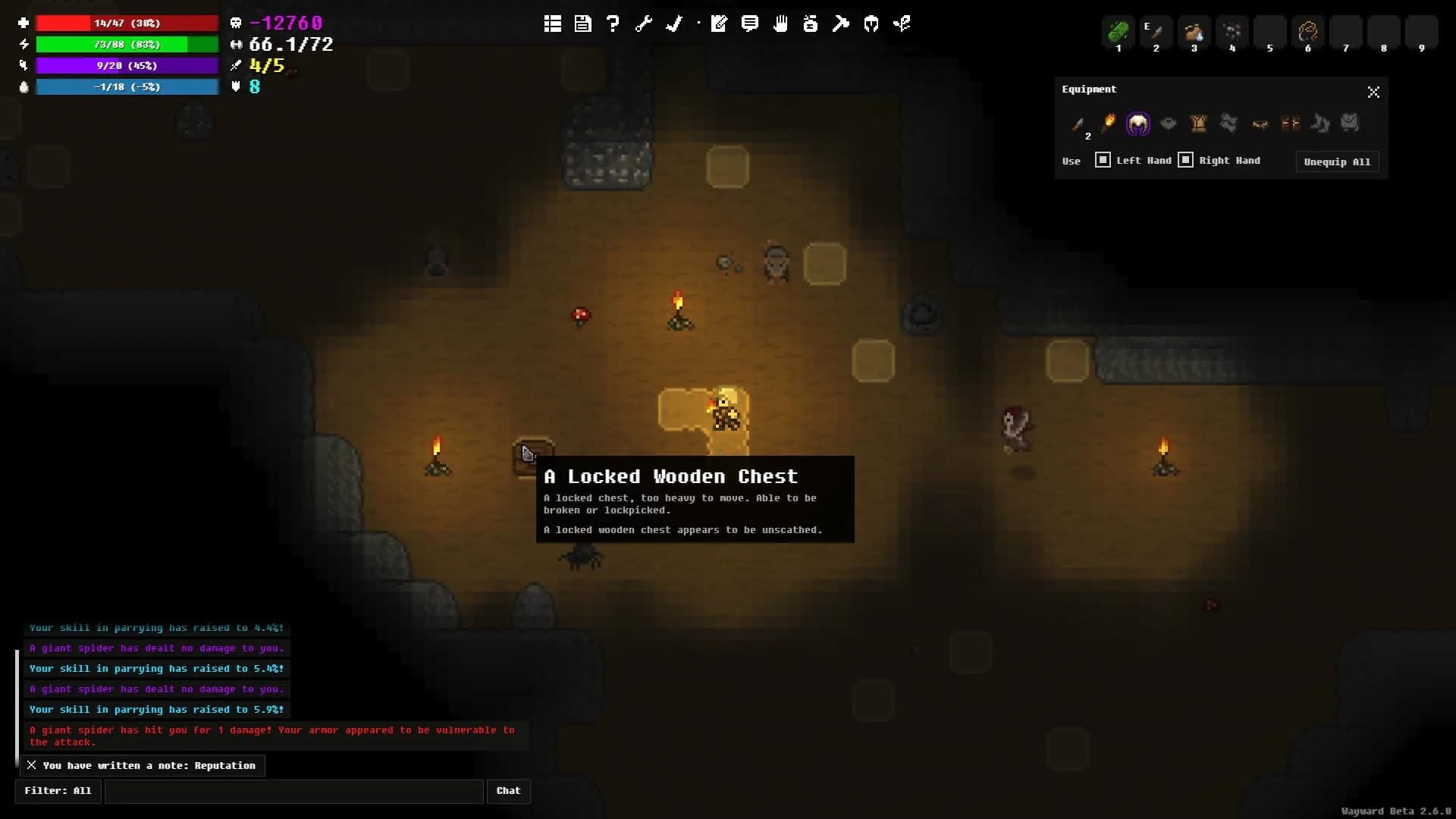Open the actions list via checkmark icon
Viewport: 1456px width, 819px height.
click(x=673, y=24)
